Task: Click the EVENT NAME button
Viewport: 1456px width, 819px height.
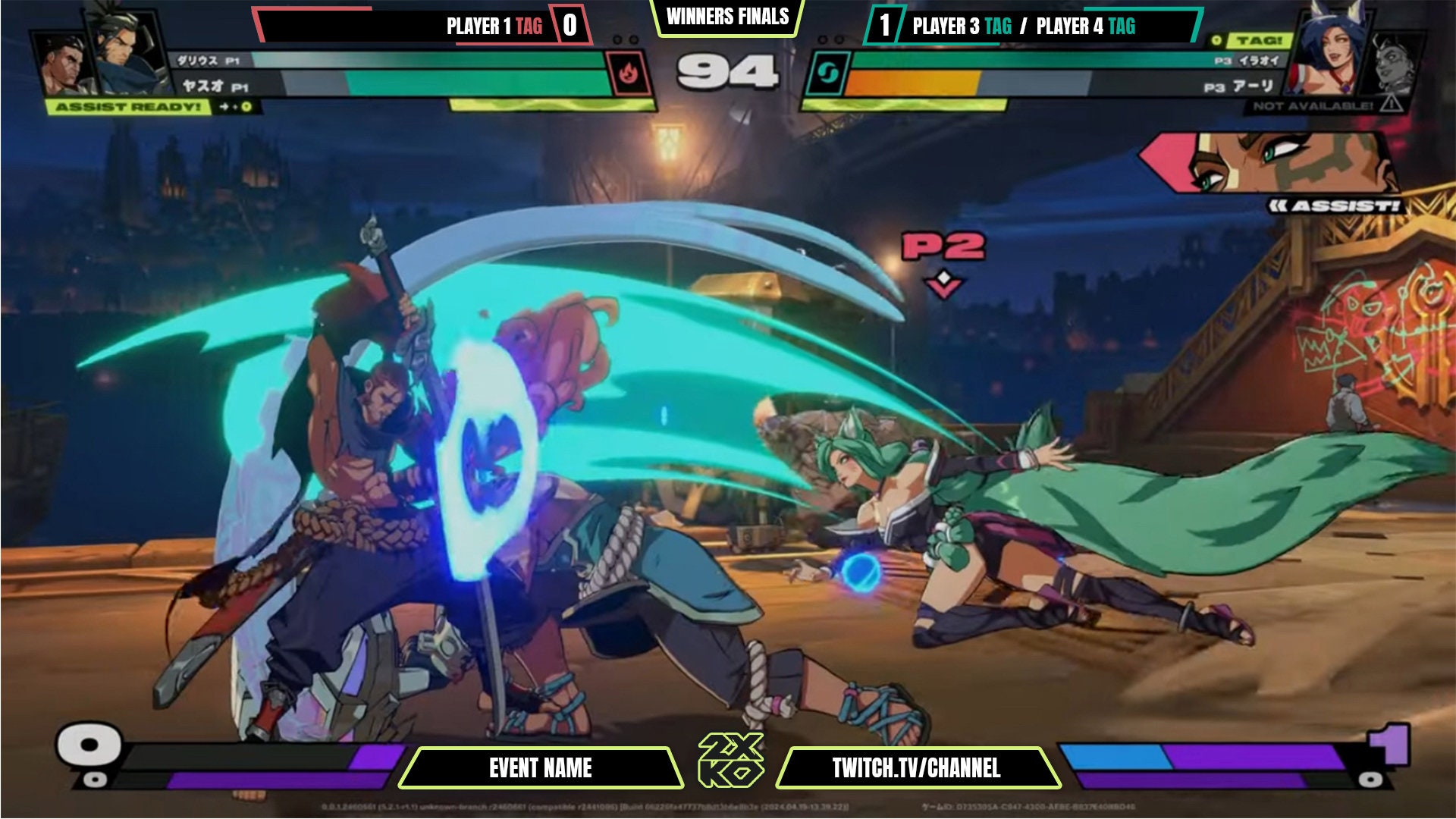Action: [x=542, y=766]
